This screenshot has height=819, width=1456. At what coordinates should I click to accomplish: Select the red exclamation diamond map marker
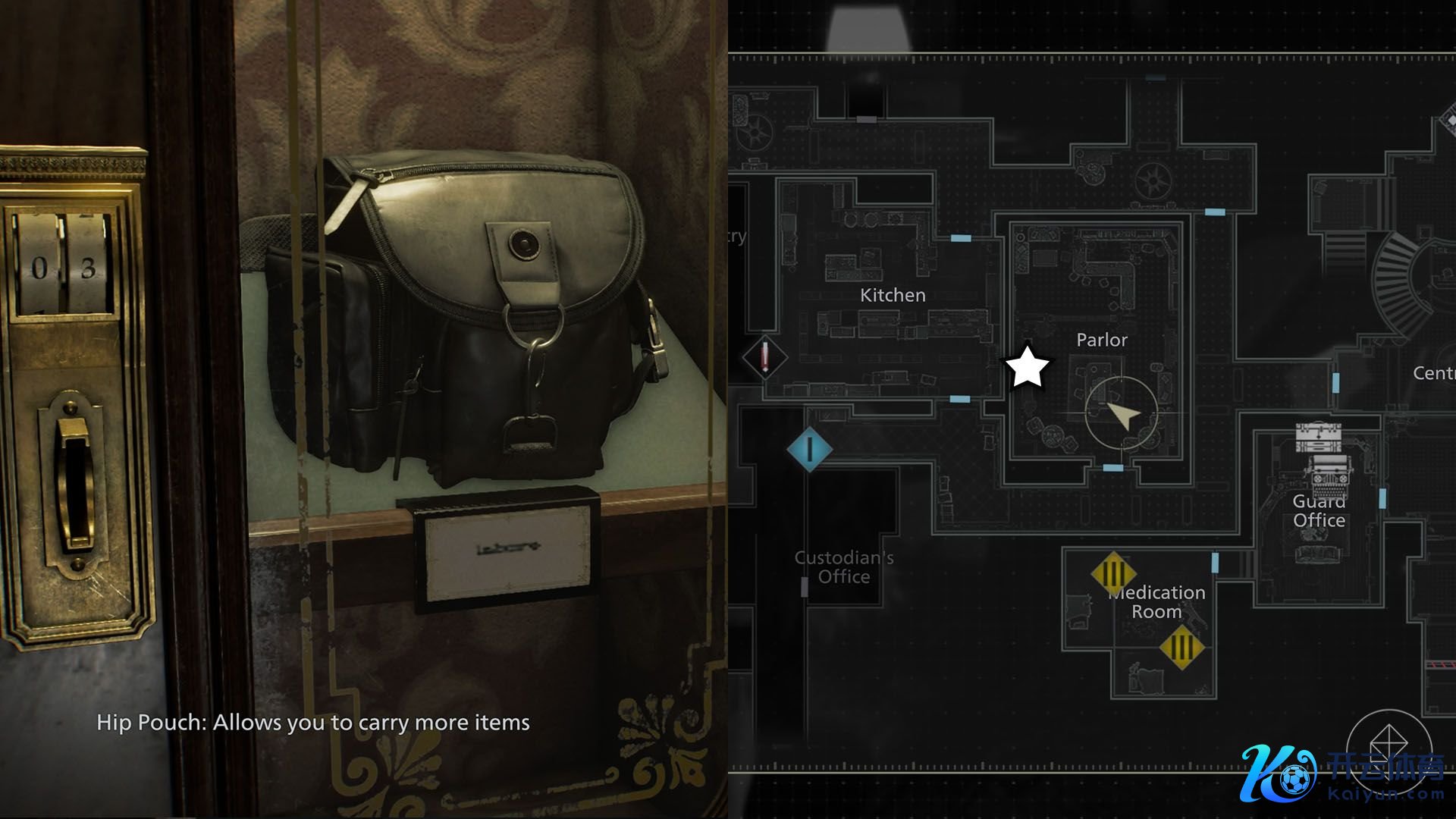tap(764, 357)
